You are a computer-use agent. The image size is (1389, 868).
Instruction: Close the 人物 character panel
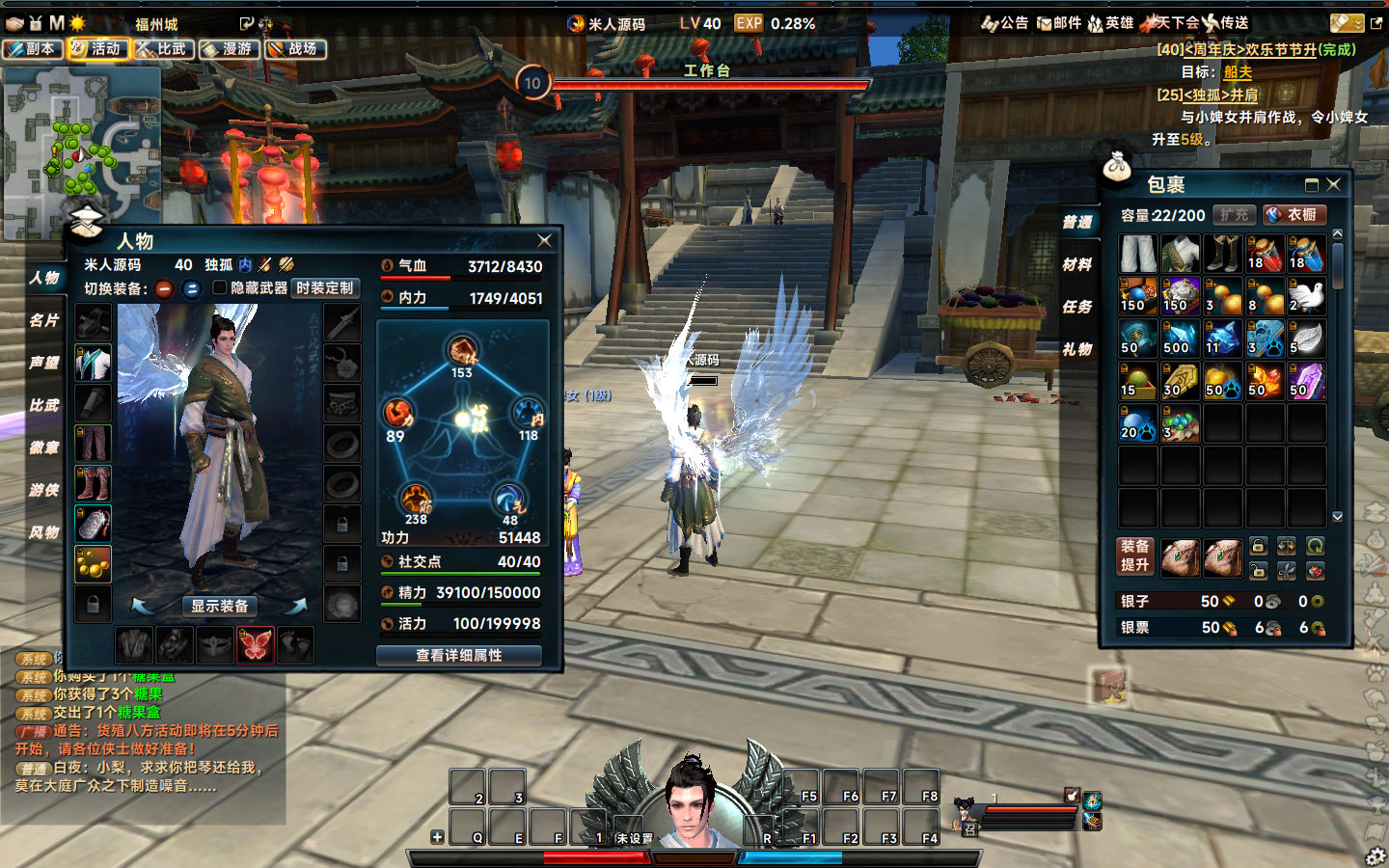point(544,240)
